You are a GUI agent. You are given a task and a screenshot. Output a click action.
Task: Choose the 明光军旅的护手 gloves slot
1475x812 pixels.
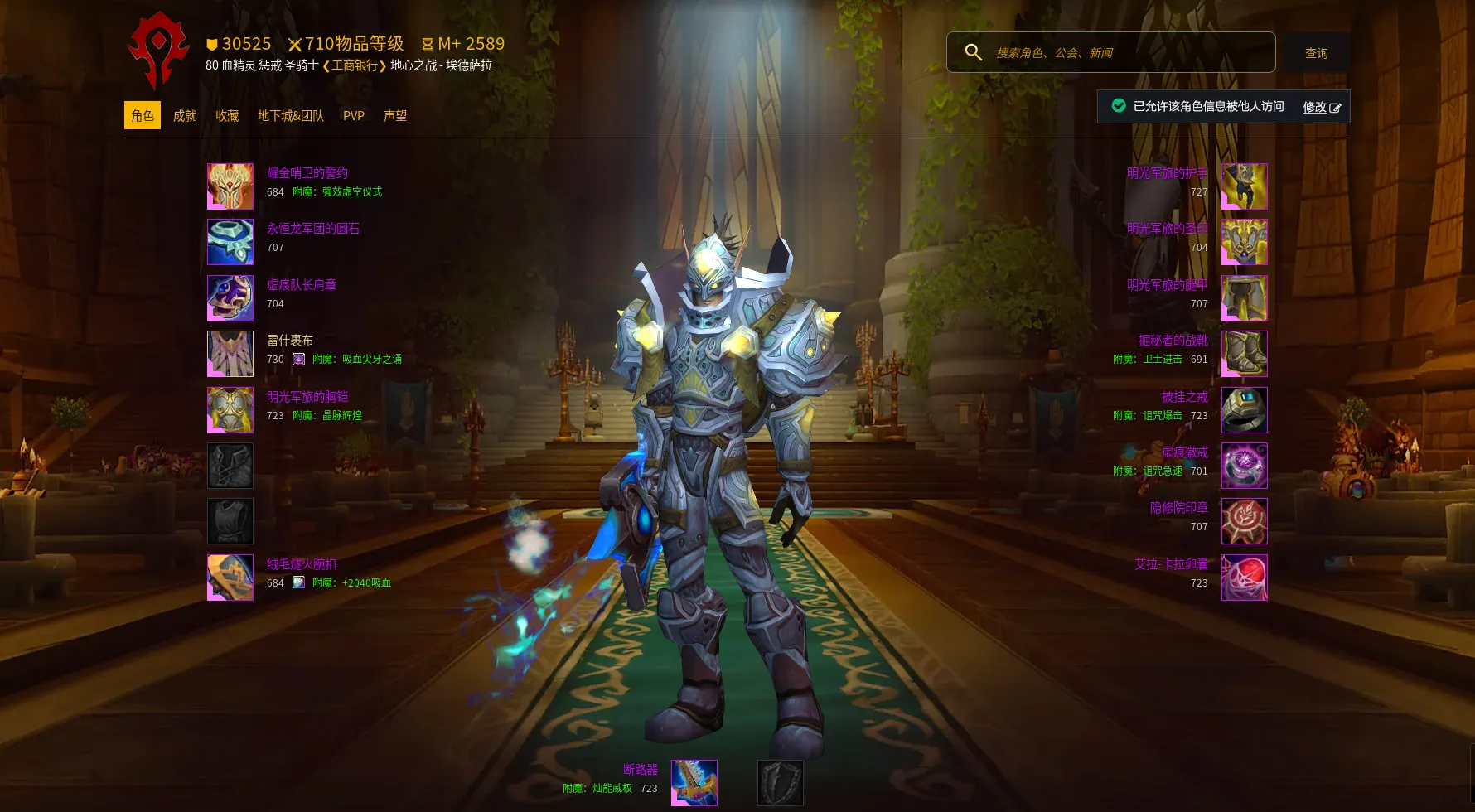tap(1244, 186)
